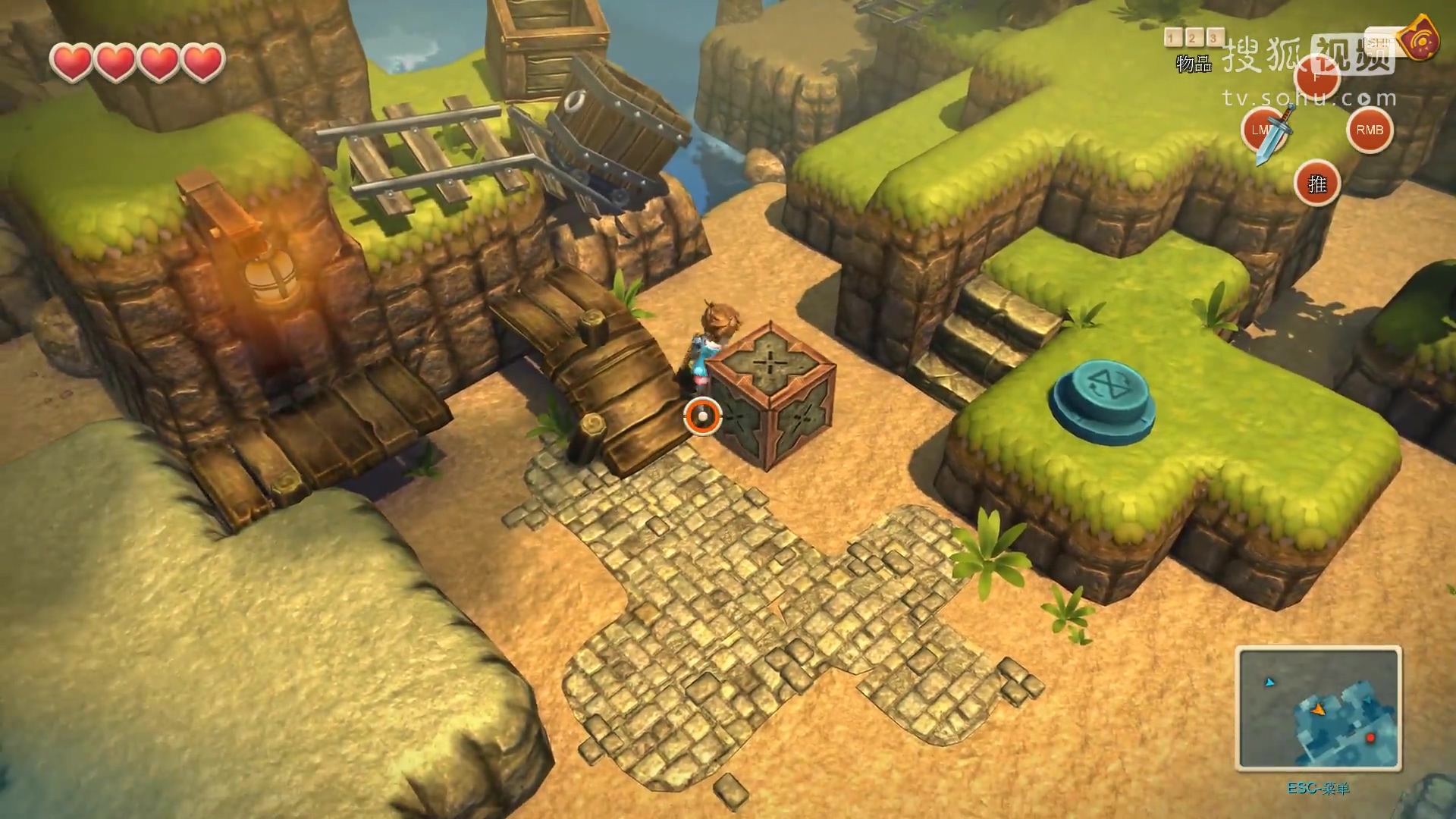Select item slot number 1
This screenshot has width=1456, height=819.
pos(1172,37)
